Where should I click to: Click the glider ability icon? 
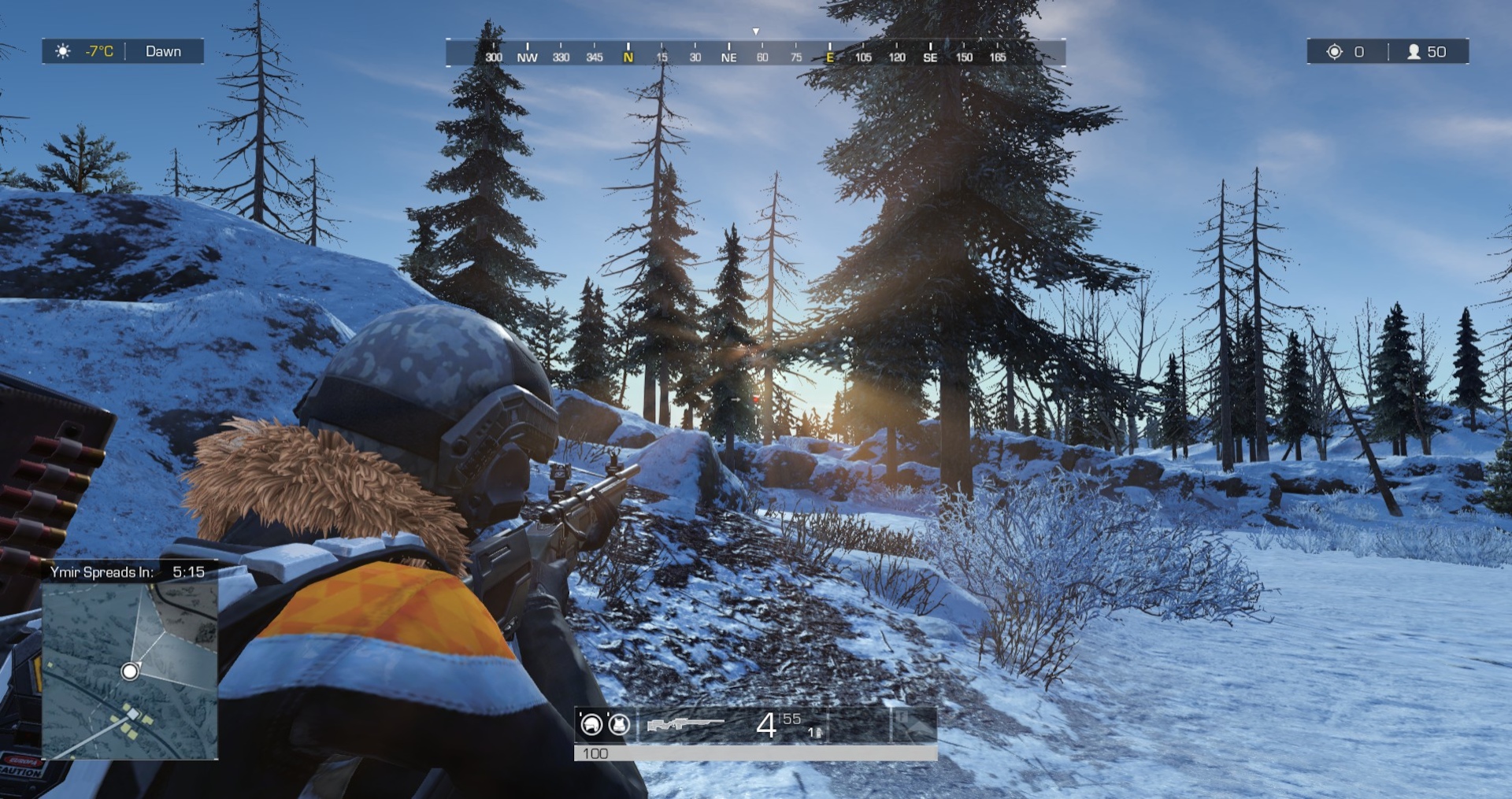(x=914, y=725)
